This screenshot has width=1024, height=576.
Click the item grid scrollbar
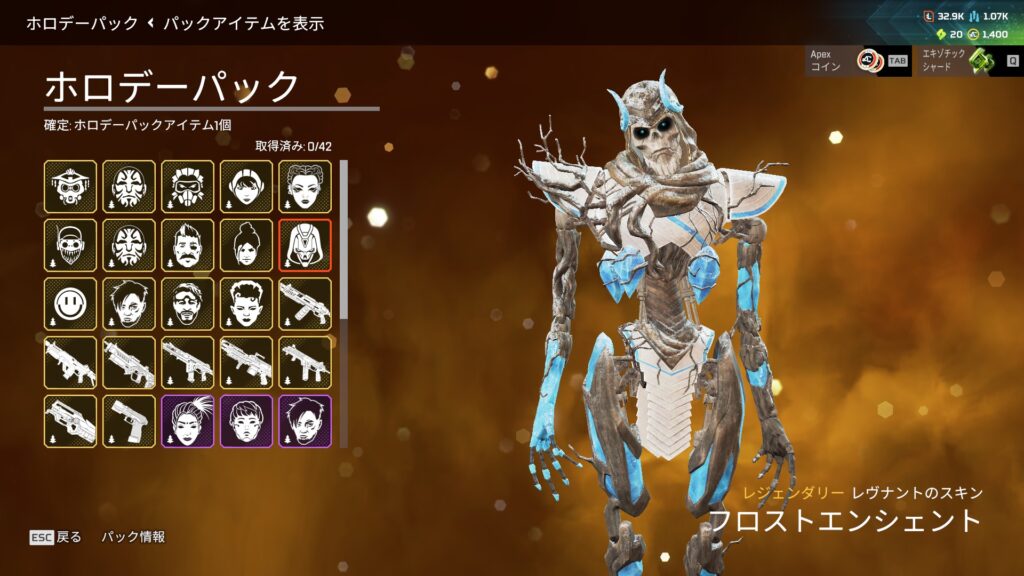tap(345, 240)
